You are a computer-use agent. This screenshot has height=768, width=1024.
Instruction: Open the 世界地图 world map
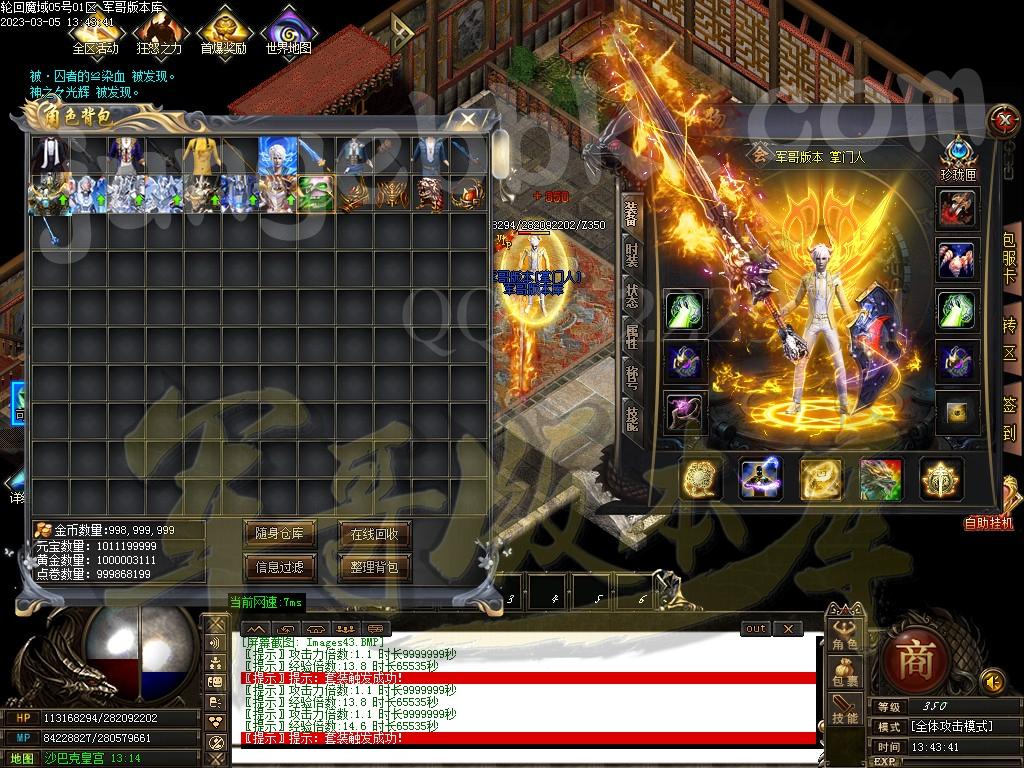(288, 31)
